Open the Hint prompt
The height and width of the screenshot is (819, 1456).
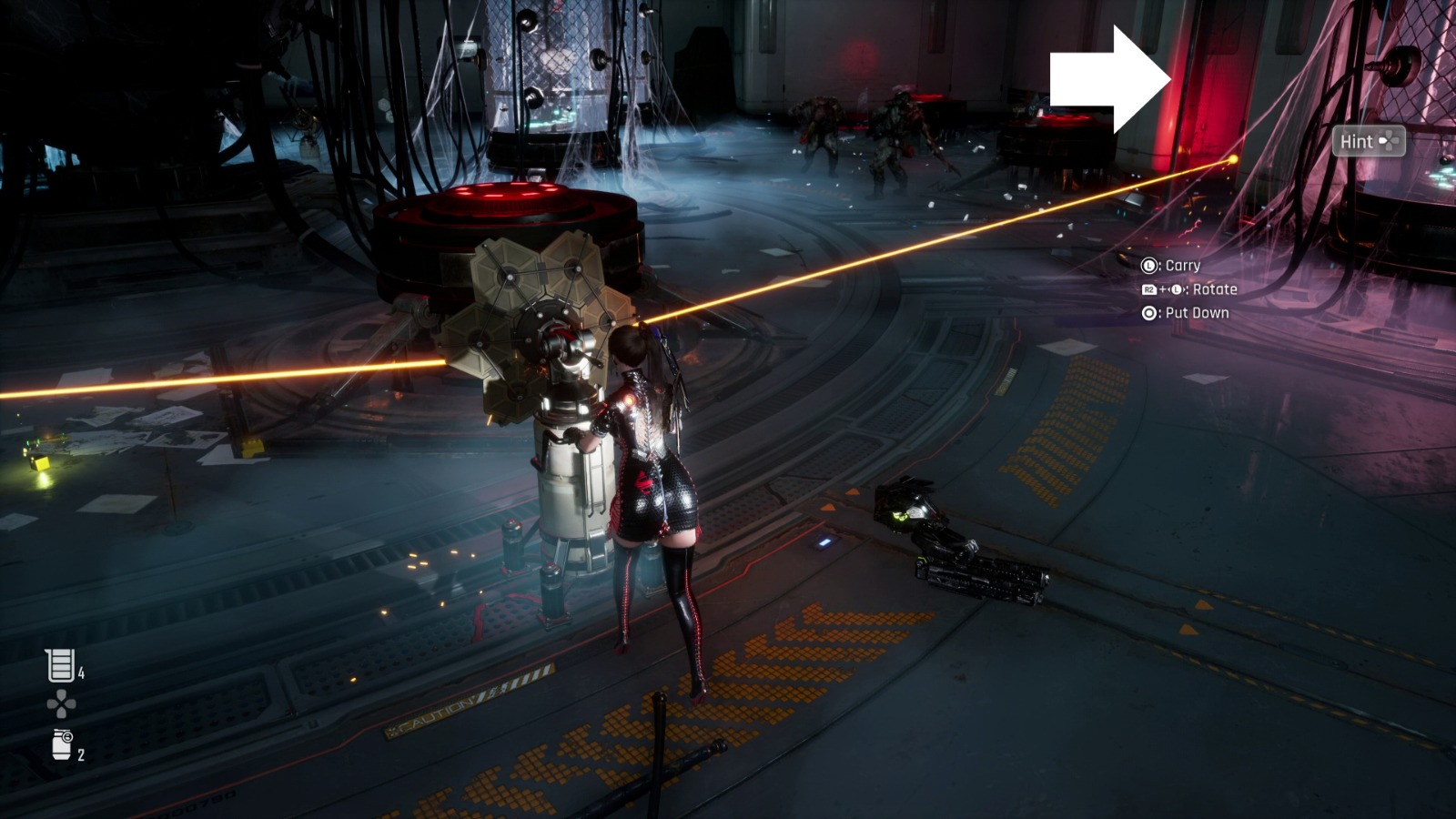(x=1368, y=141)
